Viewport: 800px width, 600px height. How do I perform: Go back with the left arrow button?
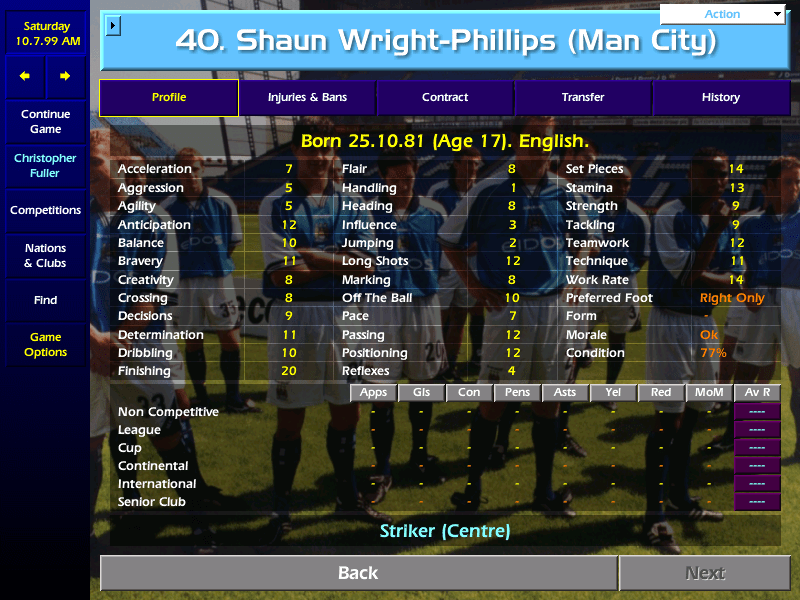tap(25, 76)
